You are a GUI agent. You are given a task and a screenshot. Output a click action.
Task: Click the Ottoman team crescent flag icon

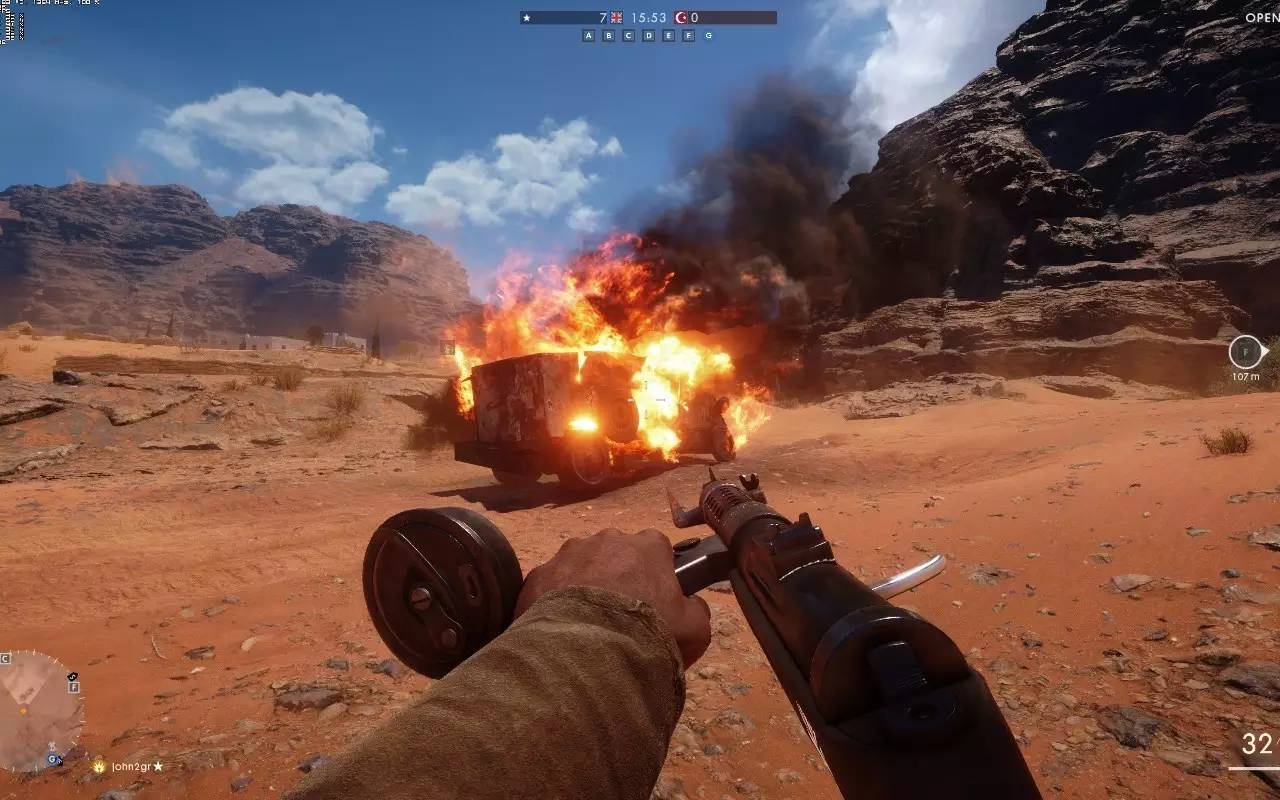(681, 18)
